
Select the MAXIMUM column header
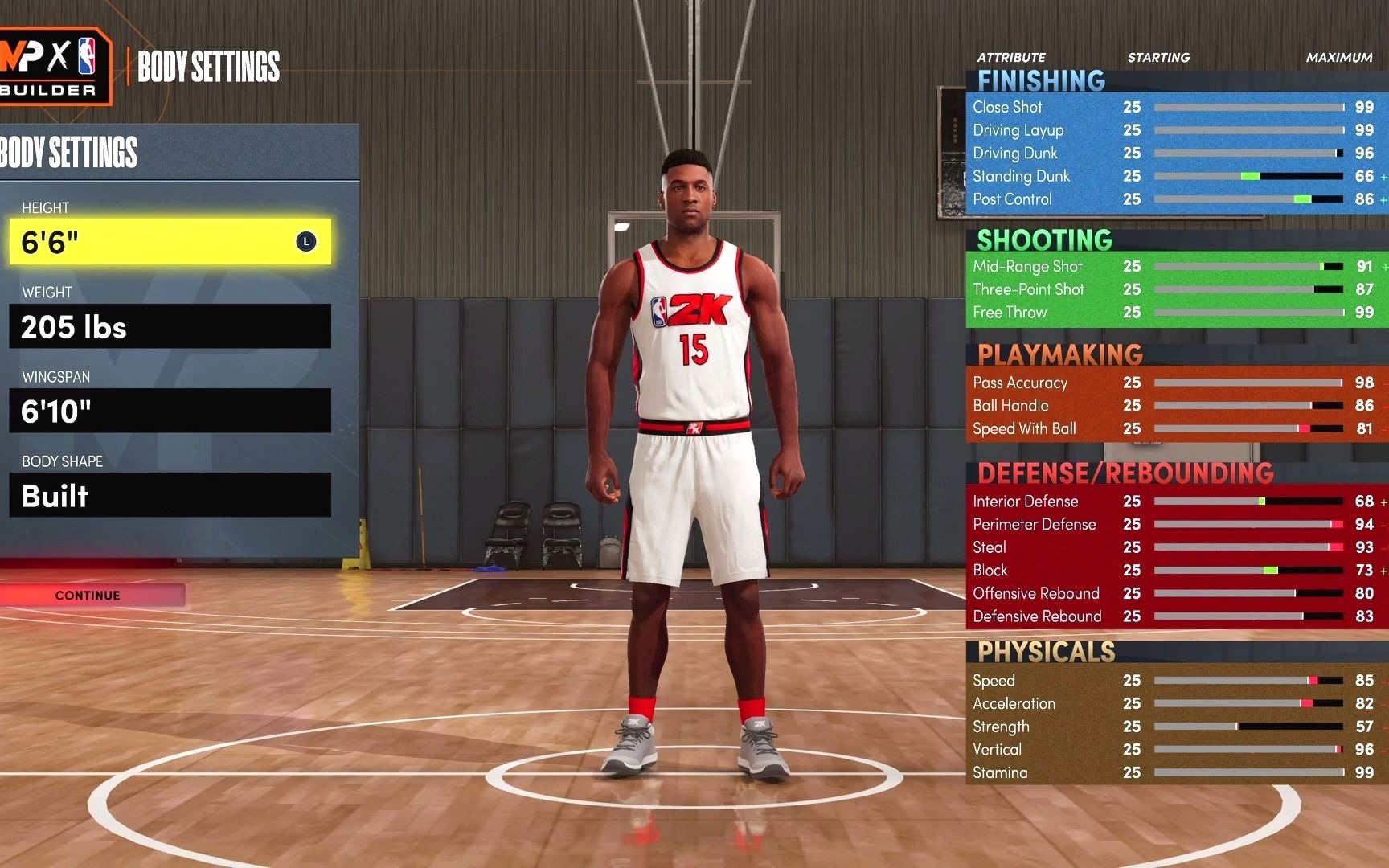point(1338,57)
